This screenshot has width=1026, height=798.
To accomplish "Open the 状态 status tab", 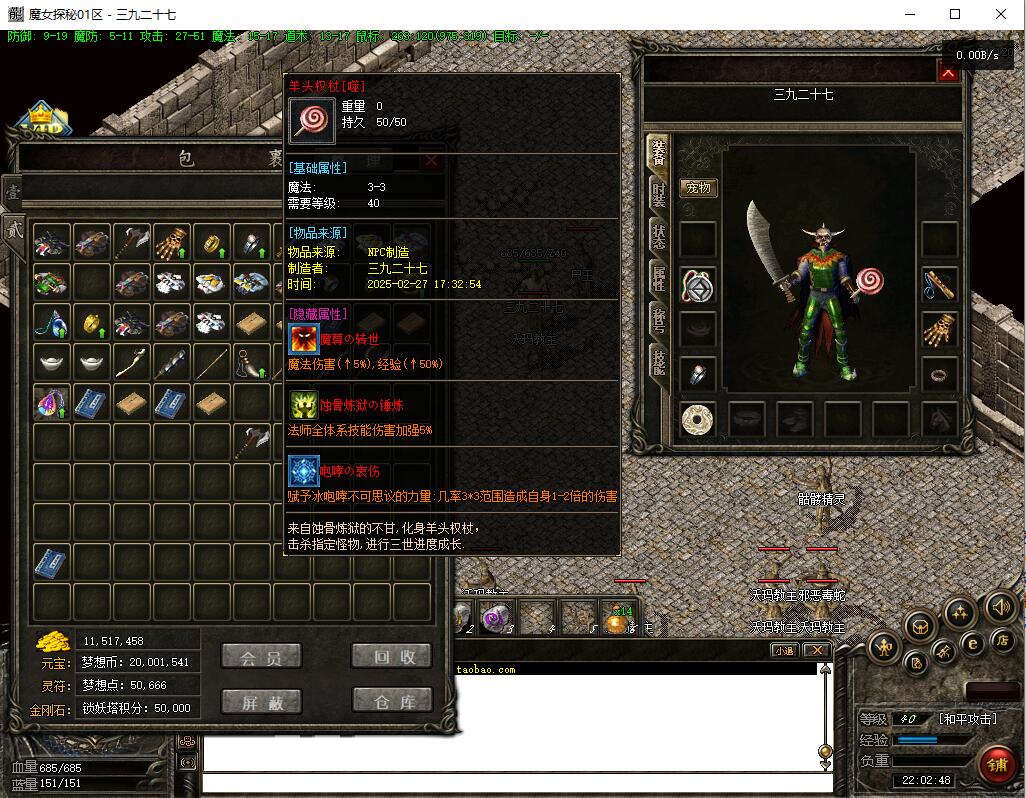I will 658,238.
